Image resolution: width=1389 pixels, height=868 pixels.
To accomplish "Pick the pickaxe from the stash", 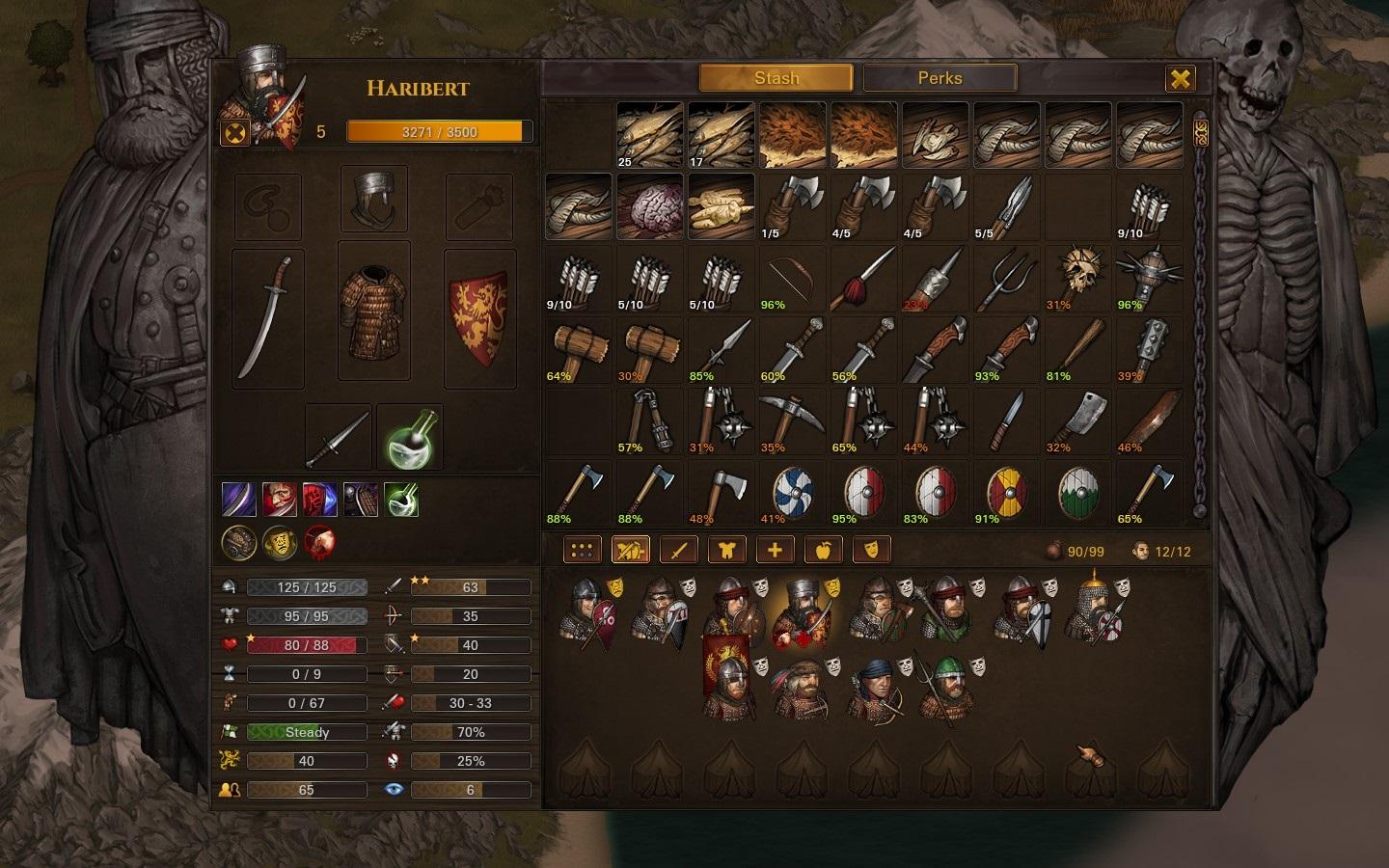I will coord(793,420).
